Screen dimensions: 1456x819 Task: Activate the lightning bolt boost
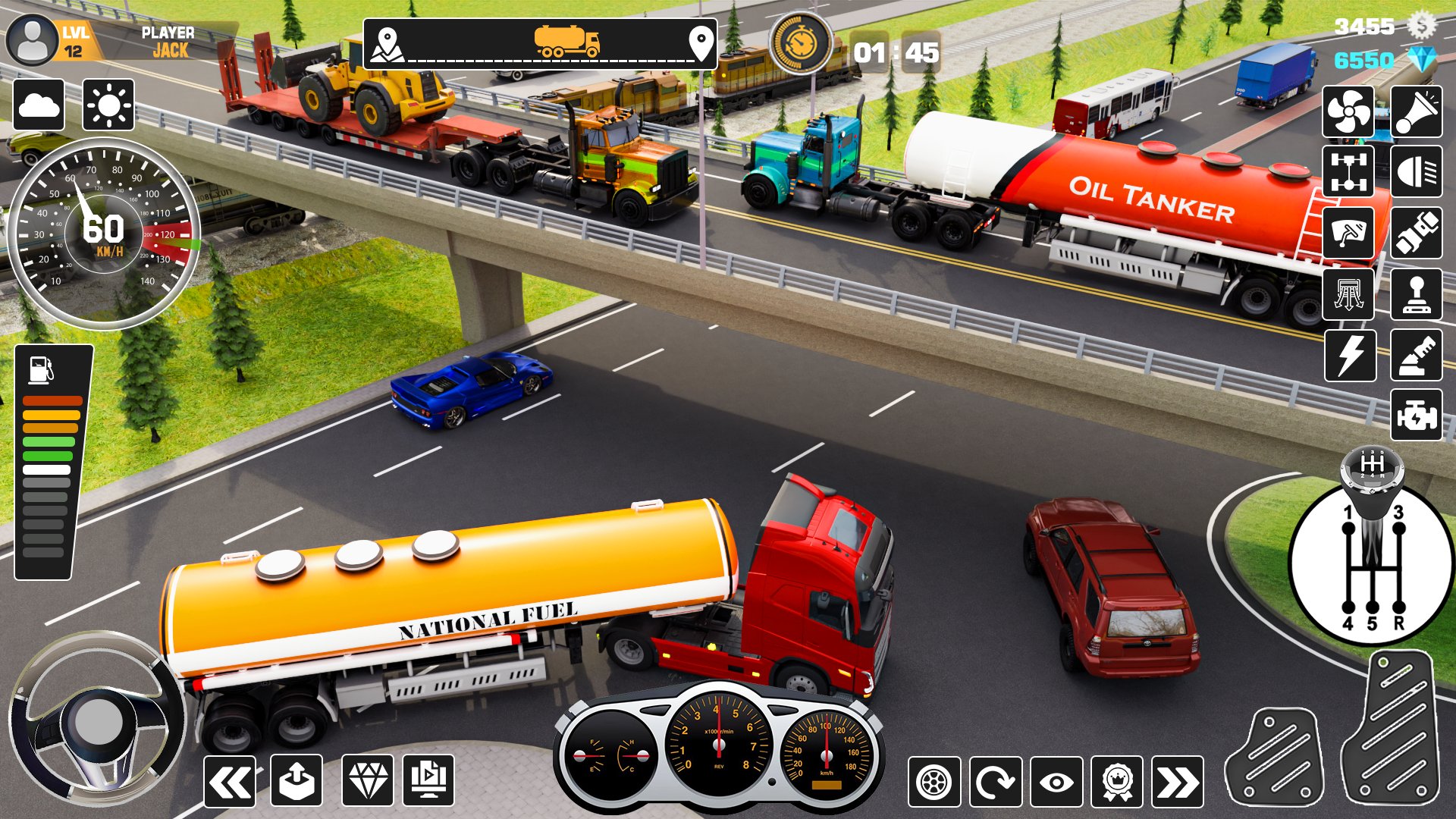click(1351, 356)
